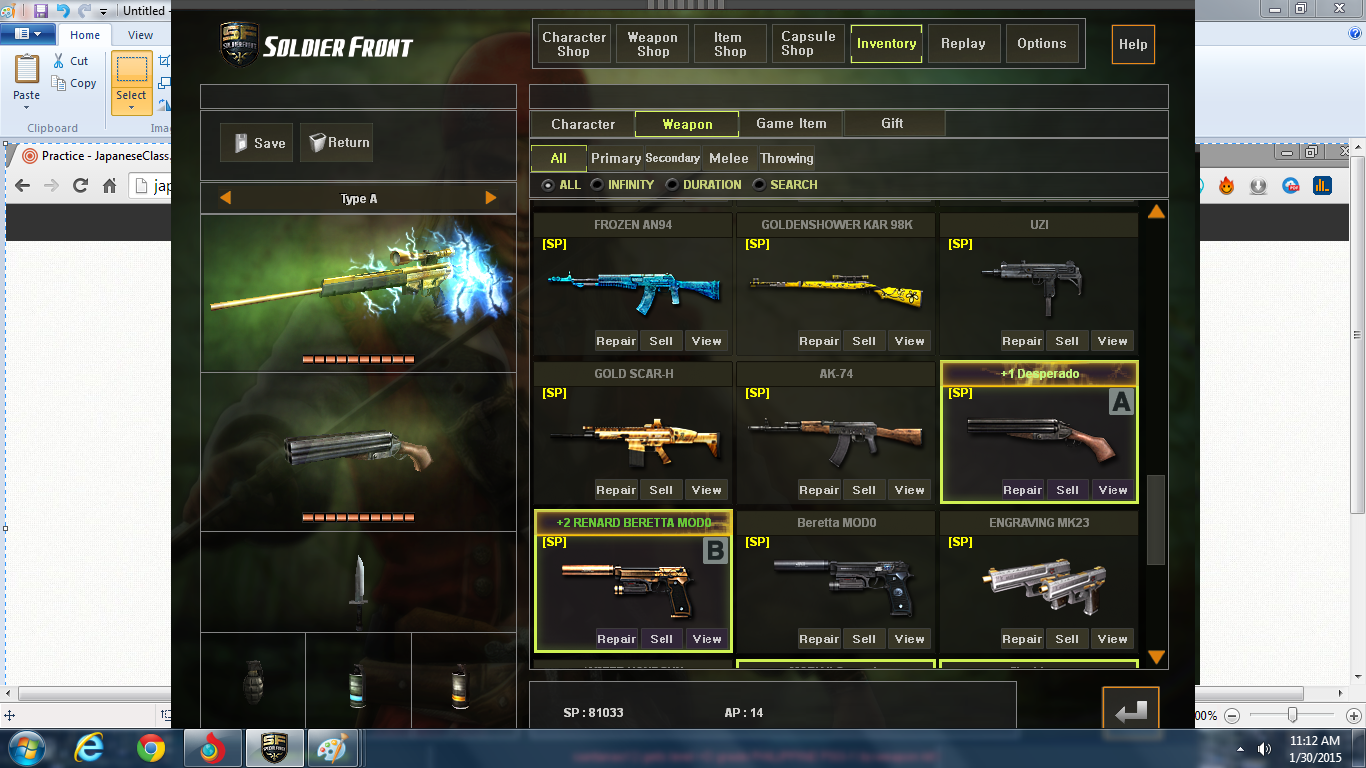The width and height of the screenshot is (1366, 768).
Task: Show only Melee weapons
Action: [x=728, y=158]
